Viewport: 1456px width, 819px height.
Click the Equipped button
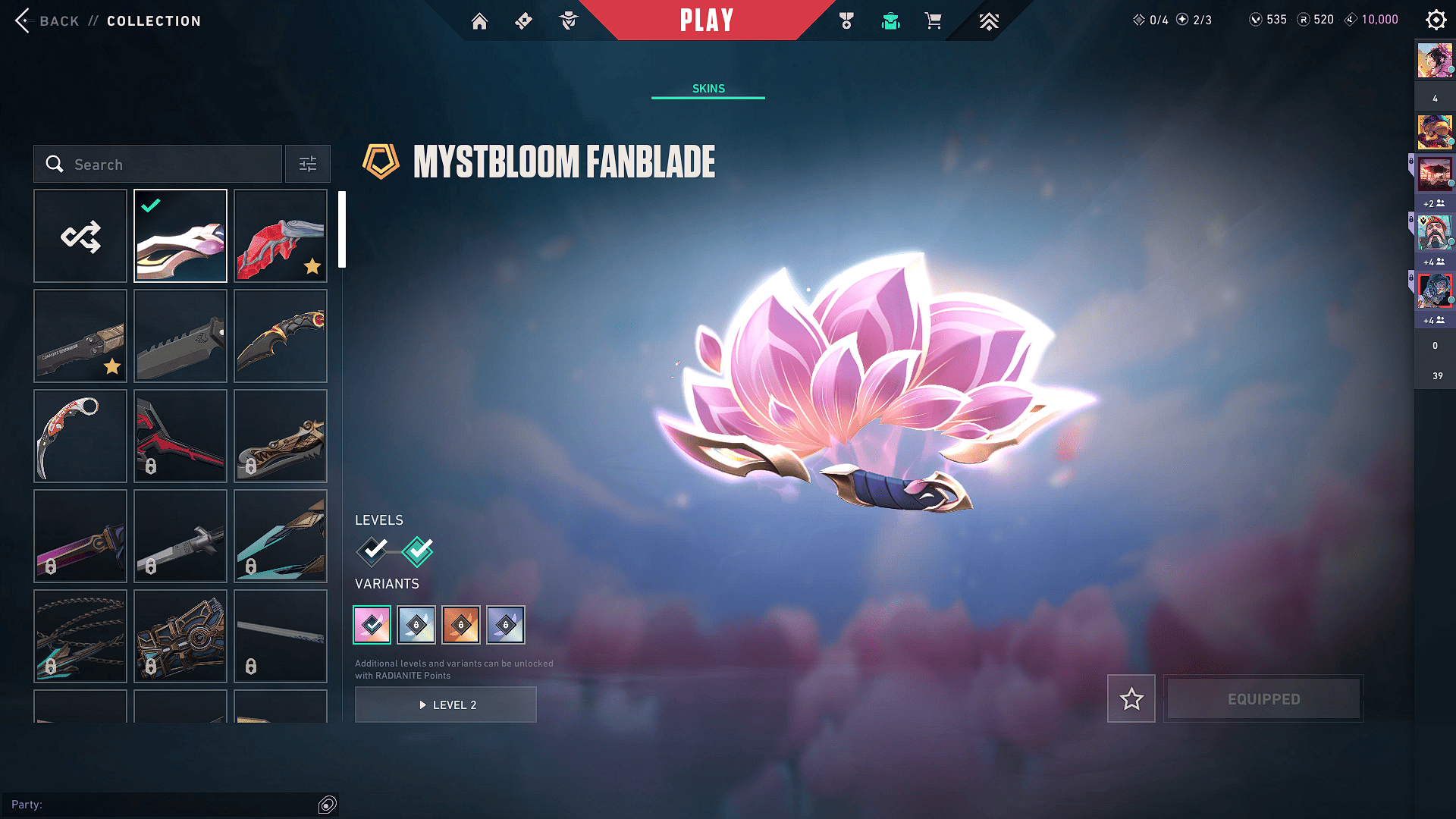[x=1263, y=698]
